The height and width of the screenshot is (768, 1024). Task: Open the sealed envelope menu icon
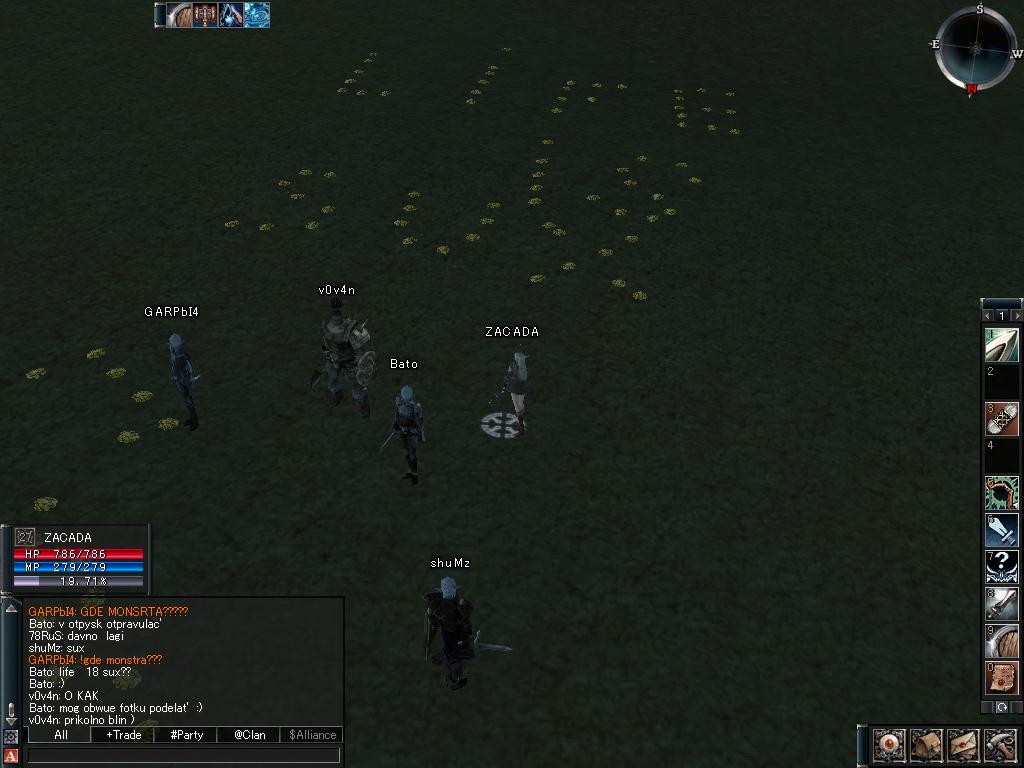[x=962, y=745]
